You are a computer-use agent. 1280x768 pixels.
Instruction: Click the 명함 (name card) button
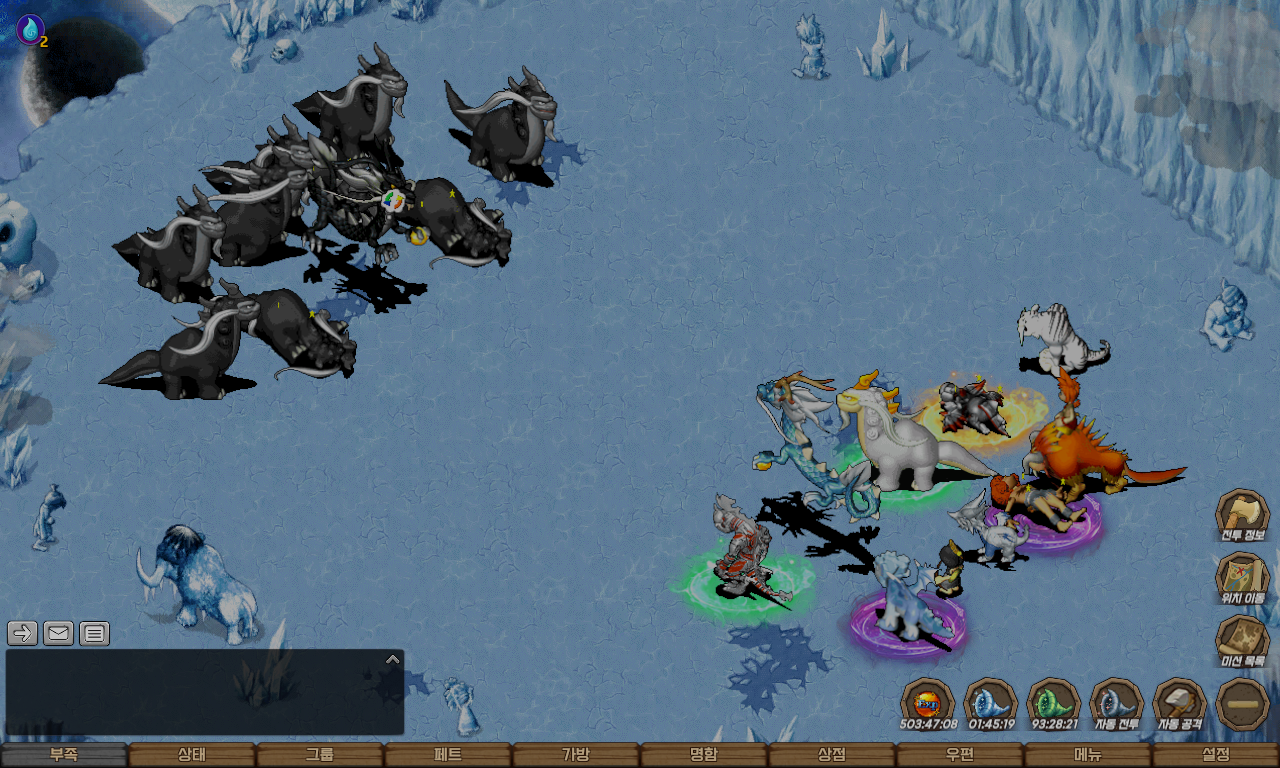(x=704, y=755)
